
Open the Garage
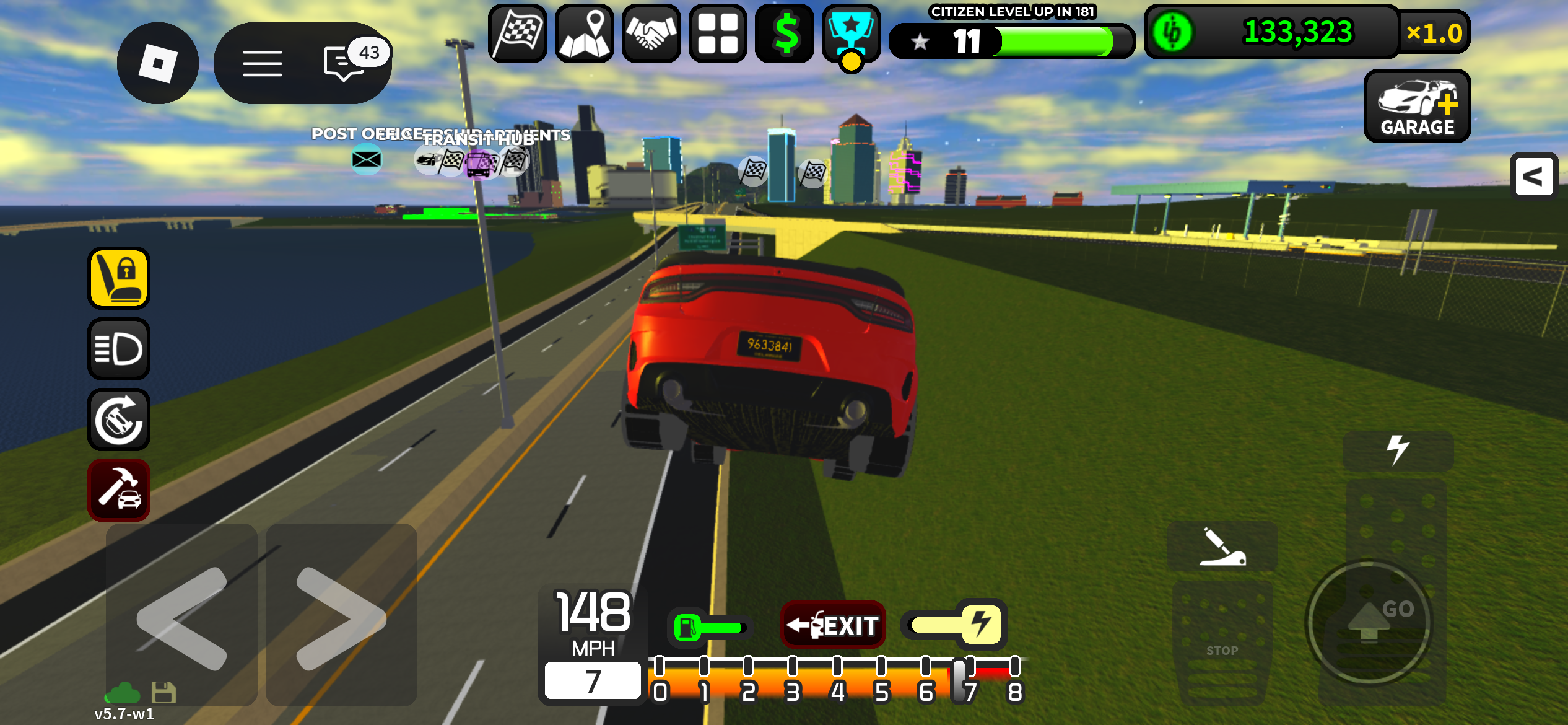tap(1417, 107)
